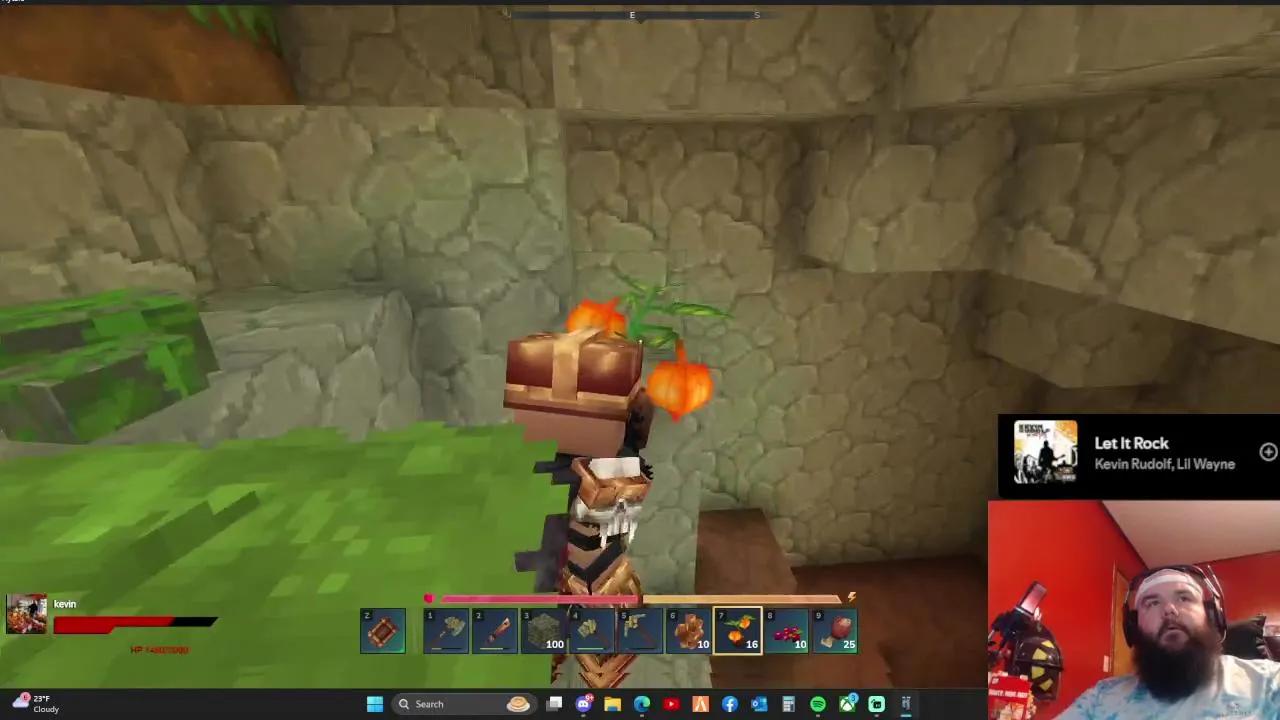Select the meat in hotbar slot 9

[835, 628]
